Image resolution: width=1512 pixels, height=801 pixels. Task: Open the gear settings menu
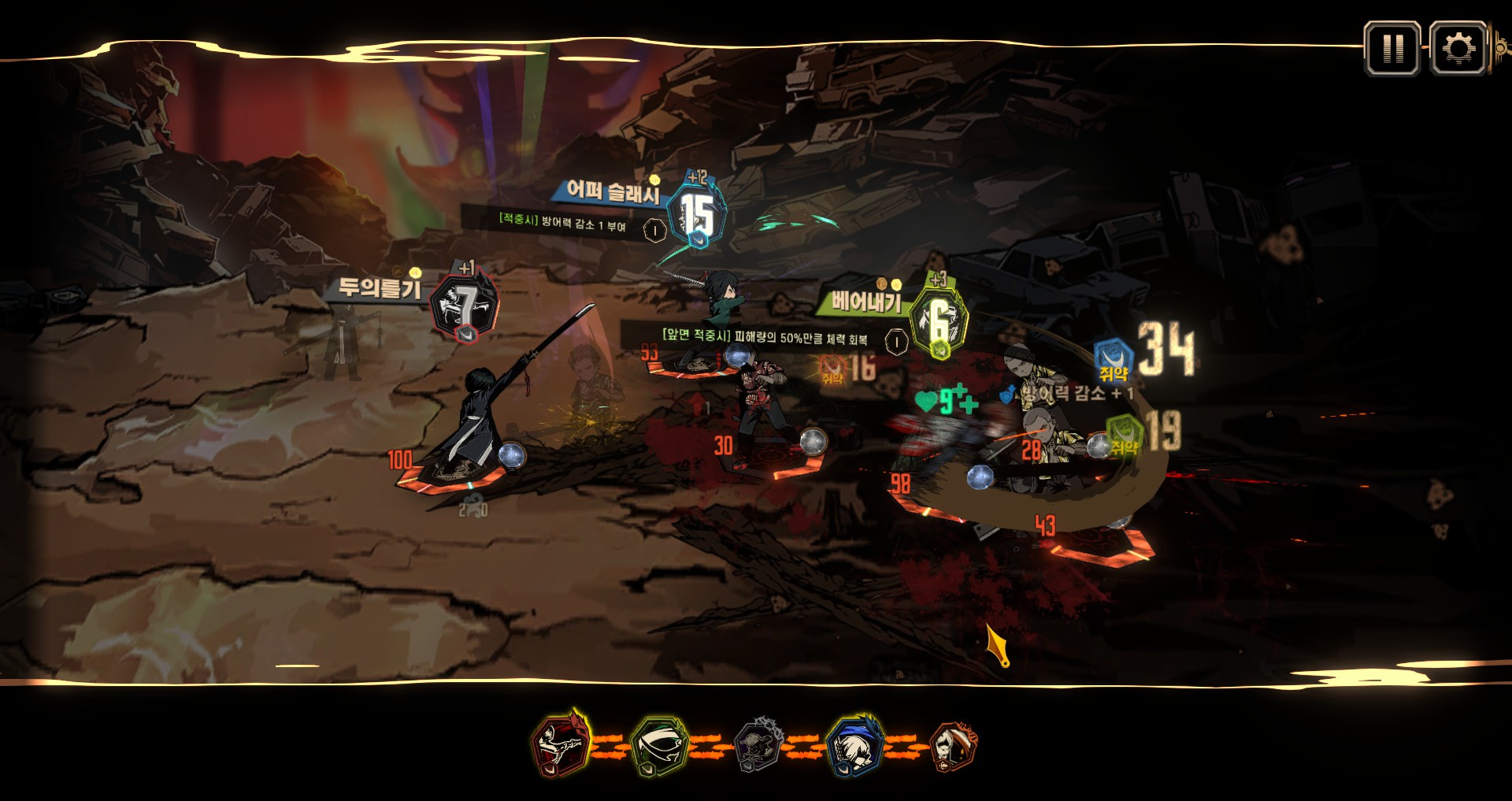(1458, 49)
